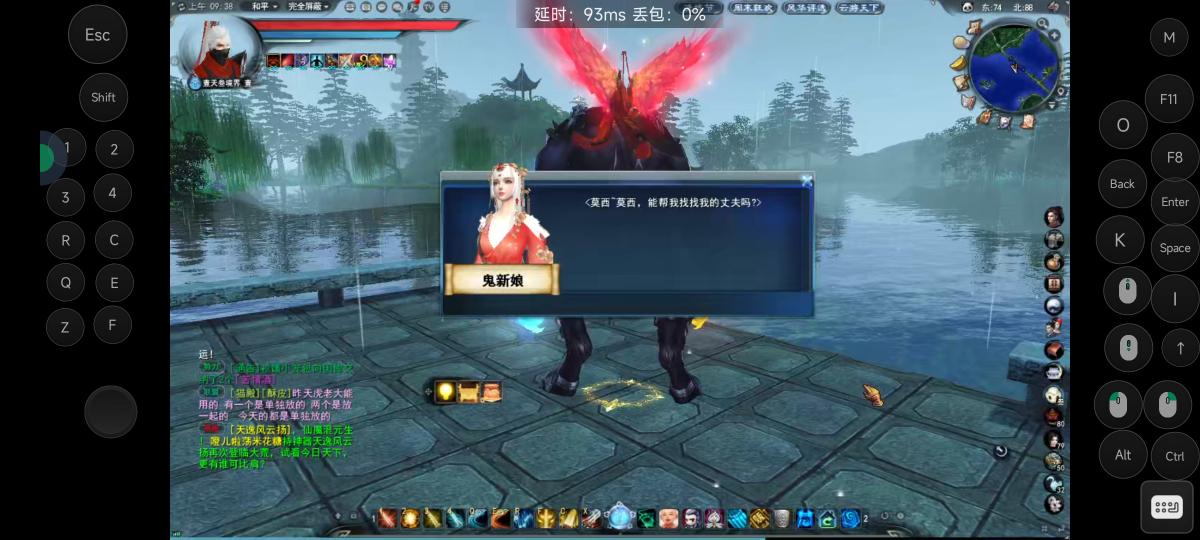
Task: Close the ghost bride dialogue window
Action: [x=807, y=181]
